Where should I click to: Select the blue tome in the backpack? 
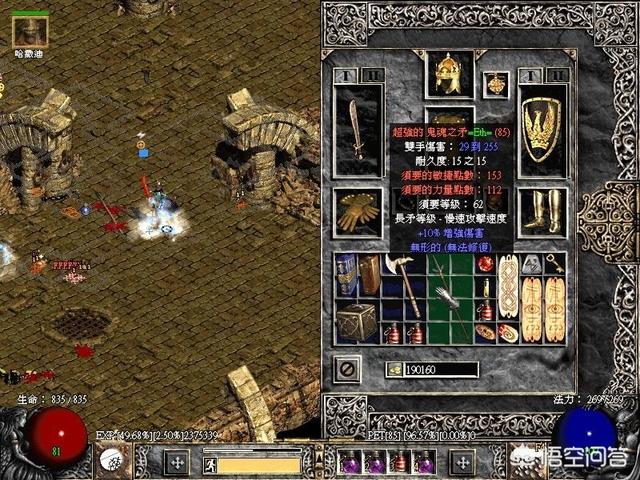tap(346, 273)
